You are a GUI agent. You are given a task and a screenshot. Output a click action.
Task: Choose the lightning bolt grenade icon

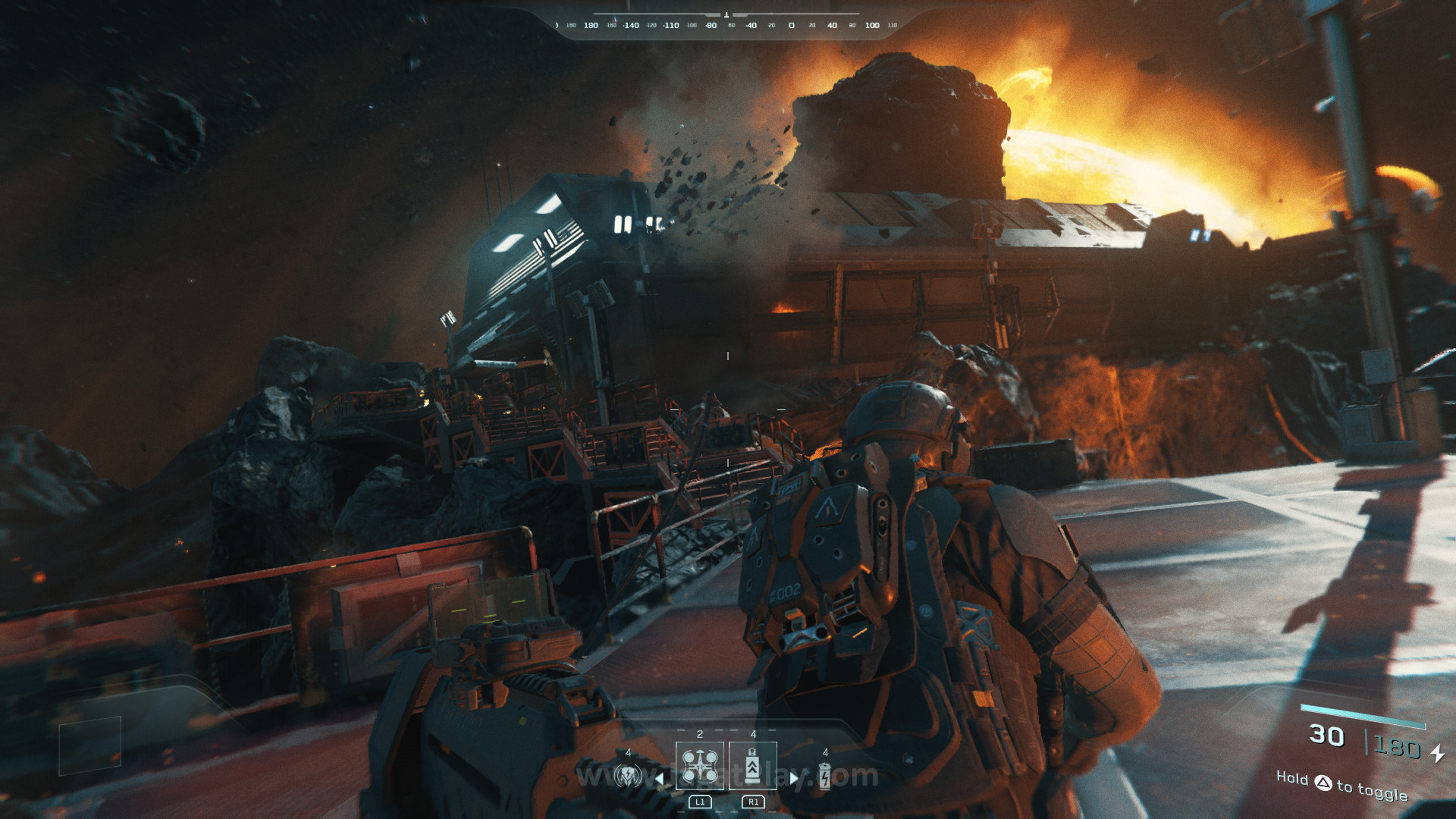(825, 776)
